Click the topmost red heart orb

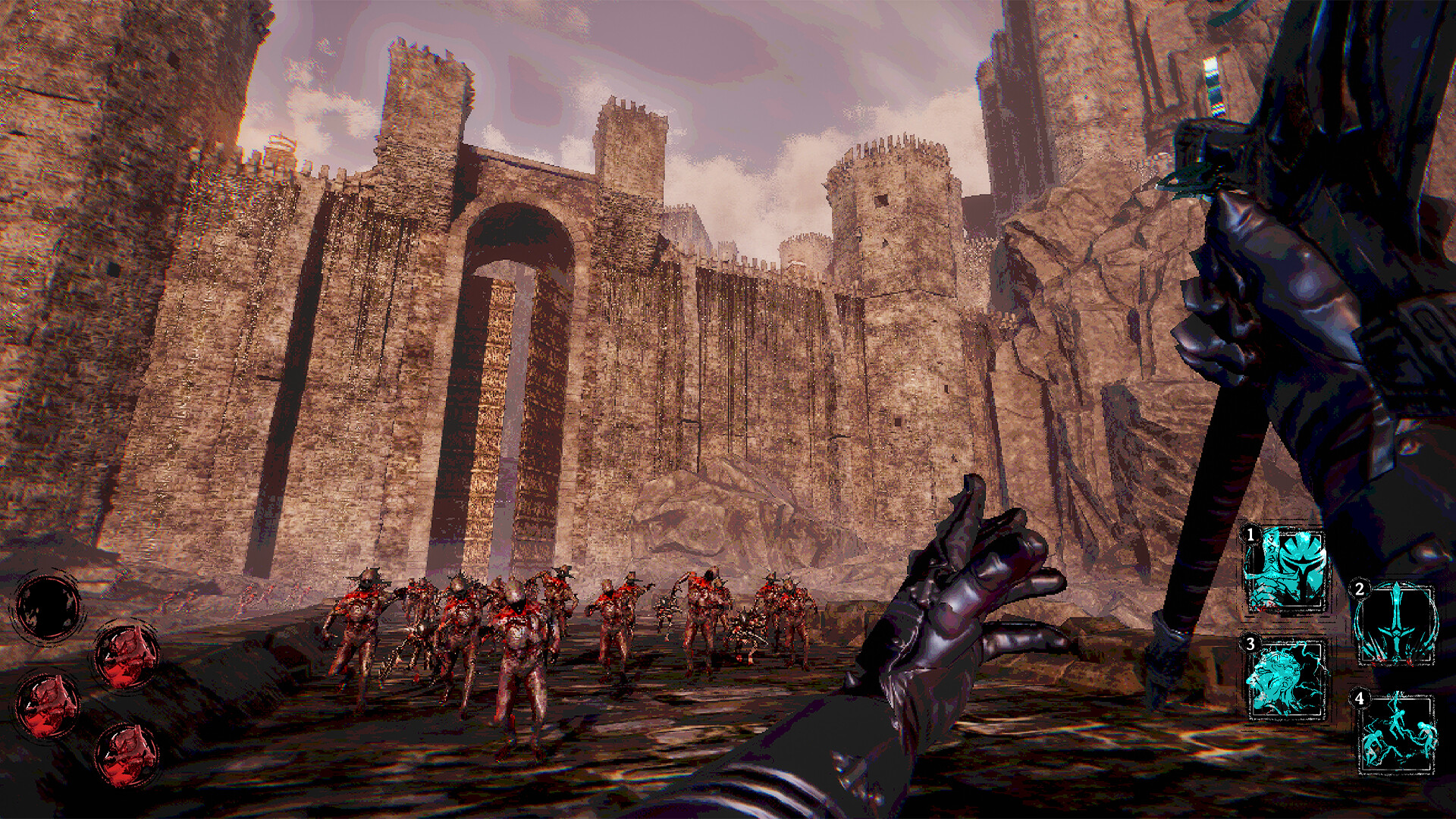click(x=127, y=657)
